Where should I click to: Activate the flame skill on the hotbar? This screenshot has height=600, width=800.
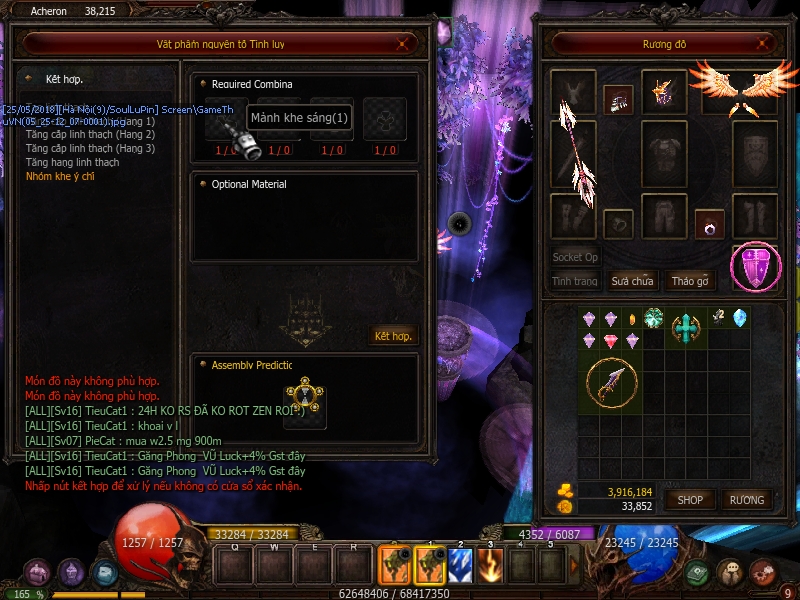pyautogui.click(x=490, y=566)
